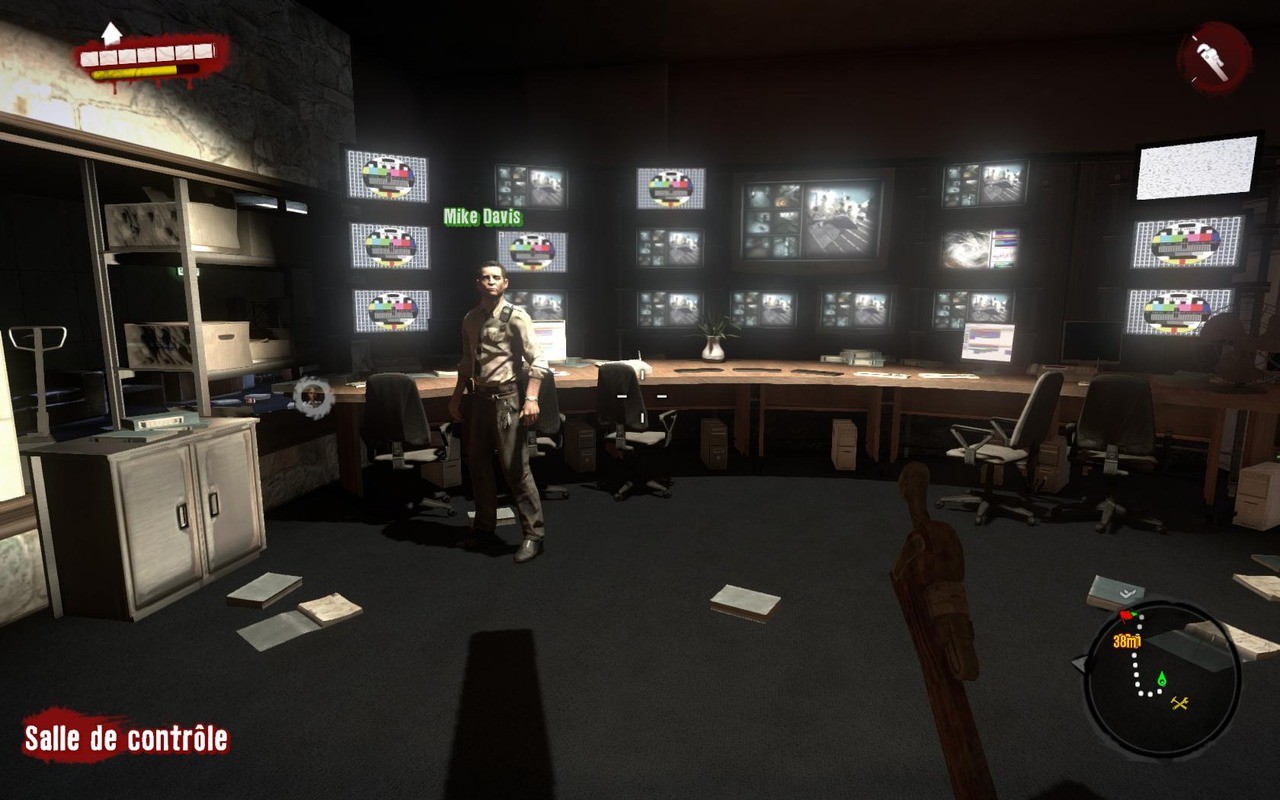1280x800 pixels.
Task: Click the white level-up arrow icon
Action: click(x=111, y=33)
